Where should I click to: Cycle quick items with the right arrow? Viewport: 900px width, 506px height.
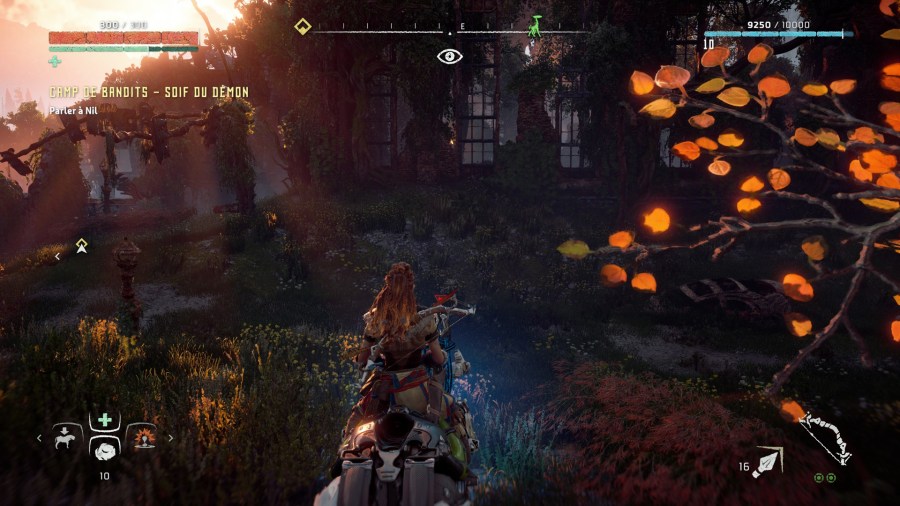[171, 437]
